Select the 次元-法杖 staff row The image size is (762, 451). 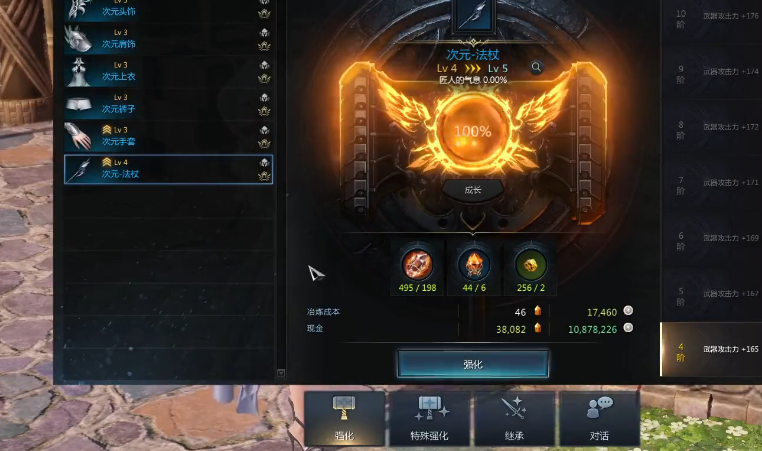pos(168,168)
